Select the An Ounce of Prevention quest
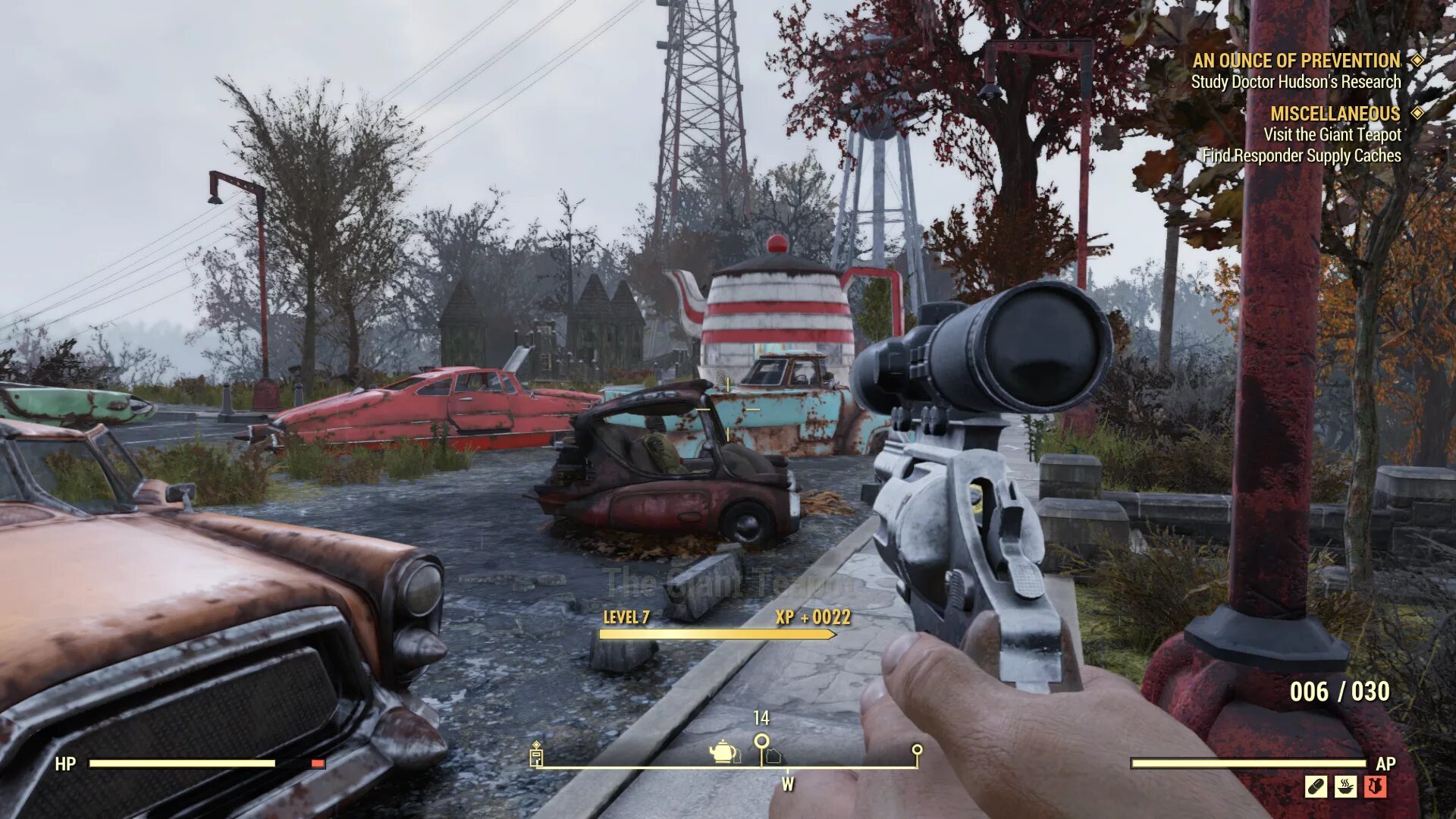Image resolution: width=1456 pixels, height=819 pixels. pos(1295,61)
